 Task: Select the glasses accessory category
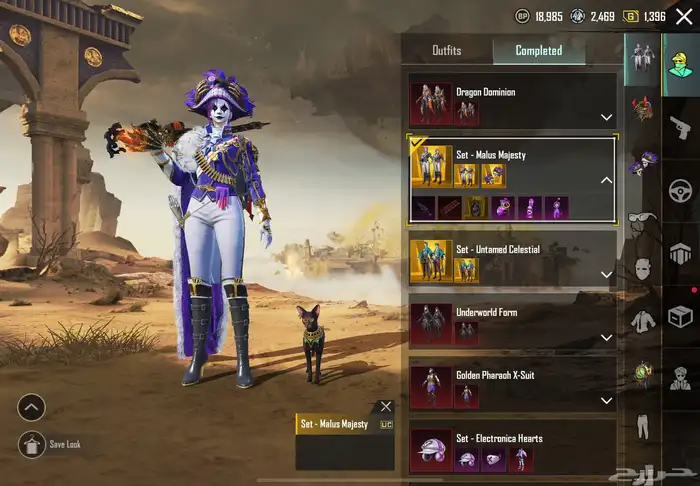pos(641,216)
